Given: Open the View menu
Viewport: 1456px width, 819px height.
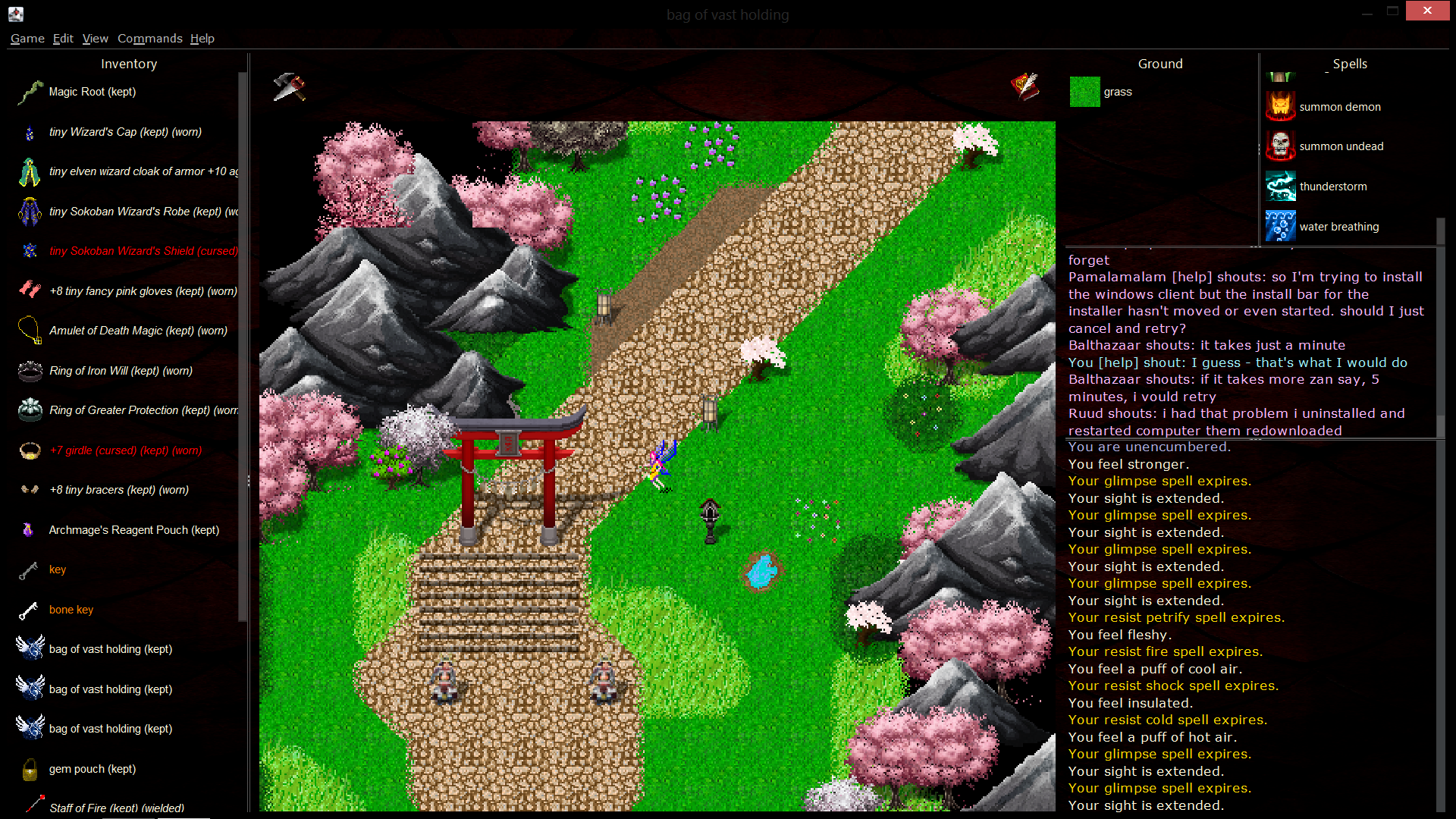Looking at the screenshot, I should point(95,39).
